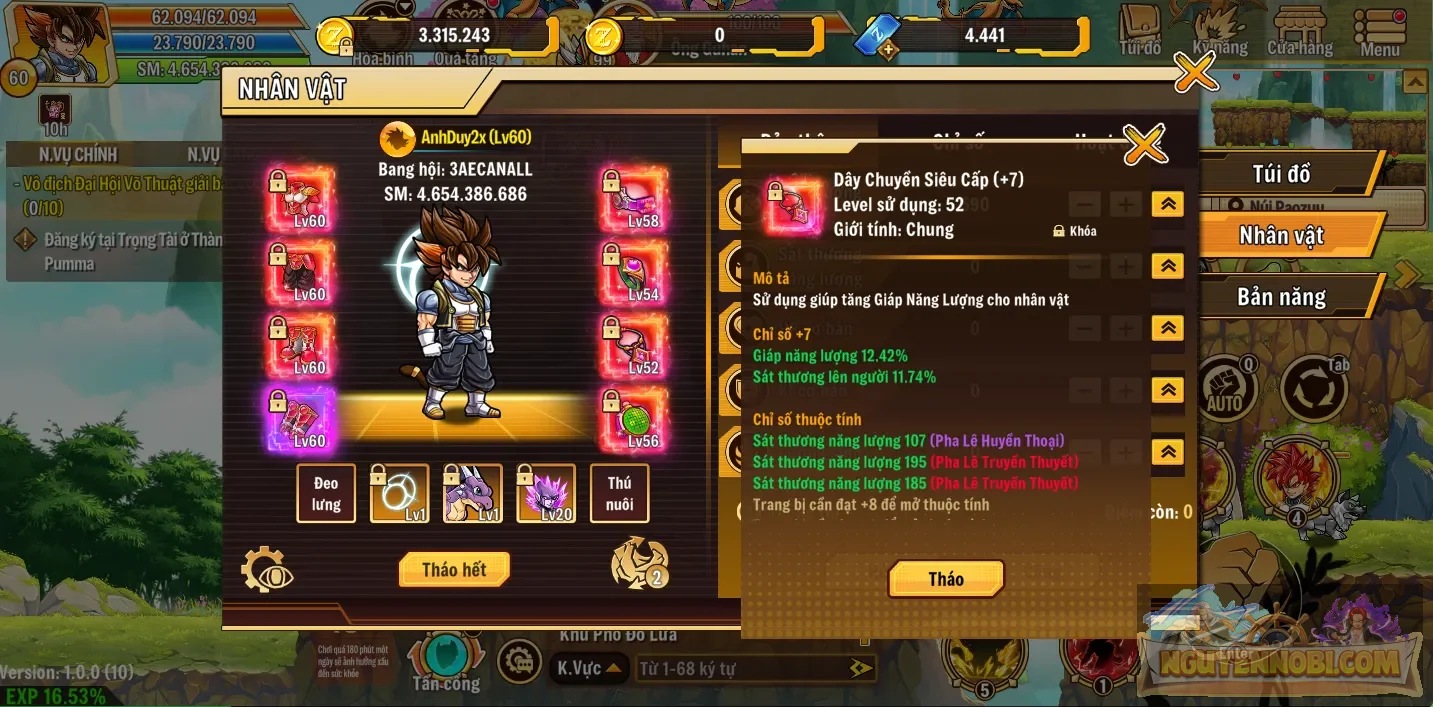Viewport: 1433px width, 707px height.
Task: Open the Đeo lưng back-item slot
Action: [x=326, y=493]
